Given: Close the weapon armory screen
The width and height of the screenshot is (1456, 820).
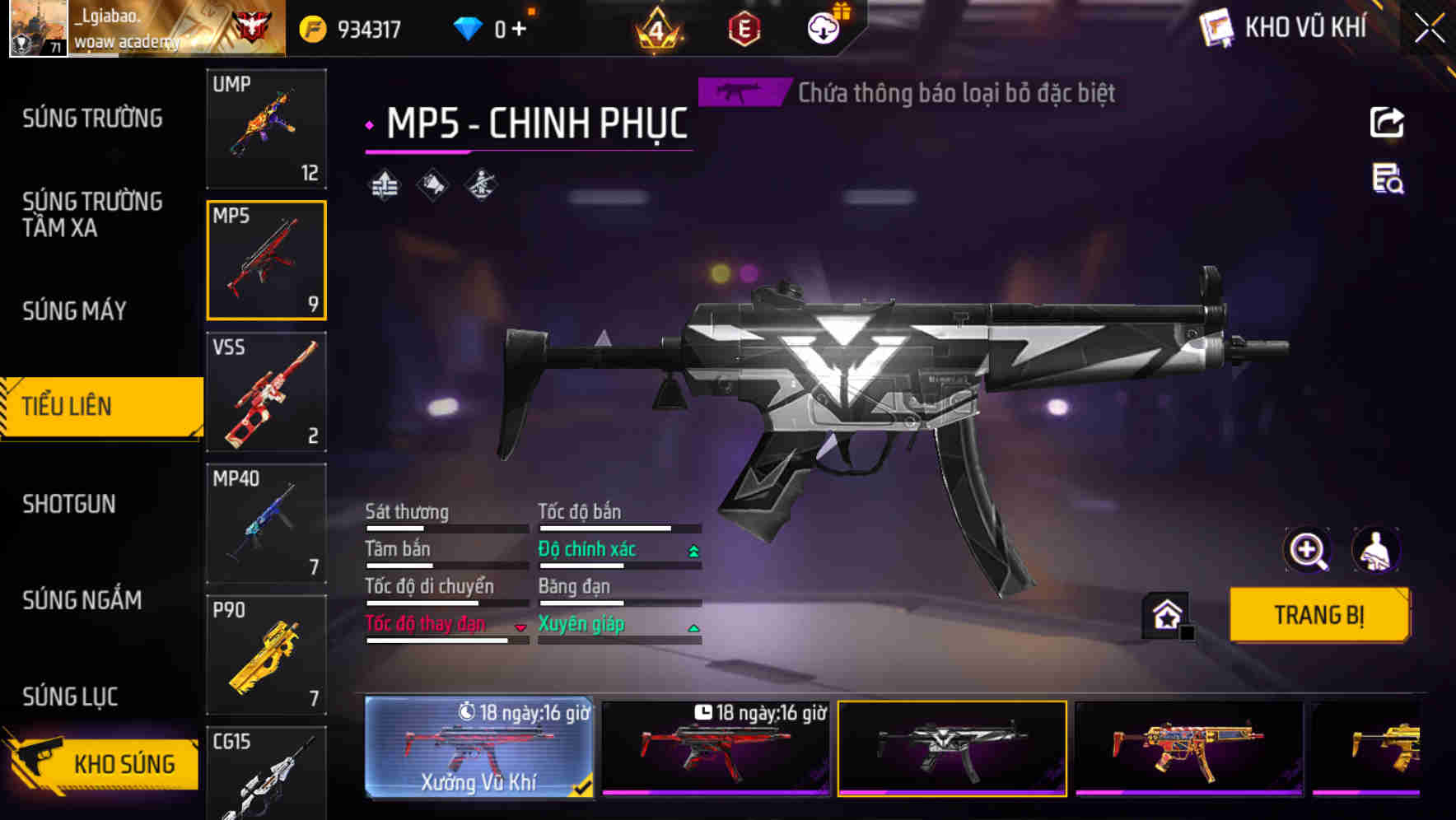Looking at the screenshot, I should pos(1430,29).
